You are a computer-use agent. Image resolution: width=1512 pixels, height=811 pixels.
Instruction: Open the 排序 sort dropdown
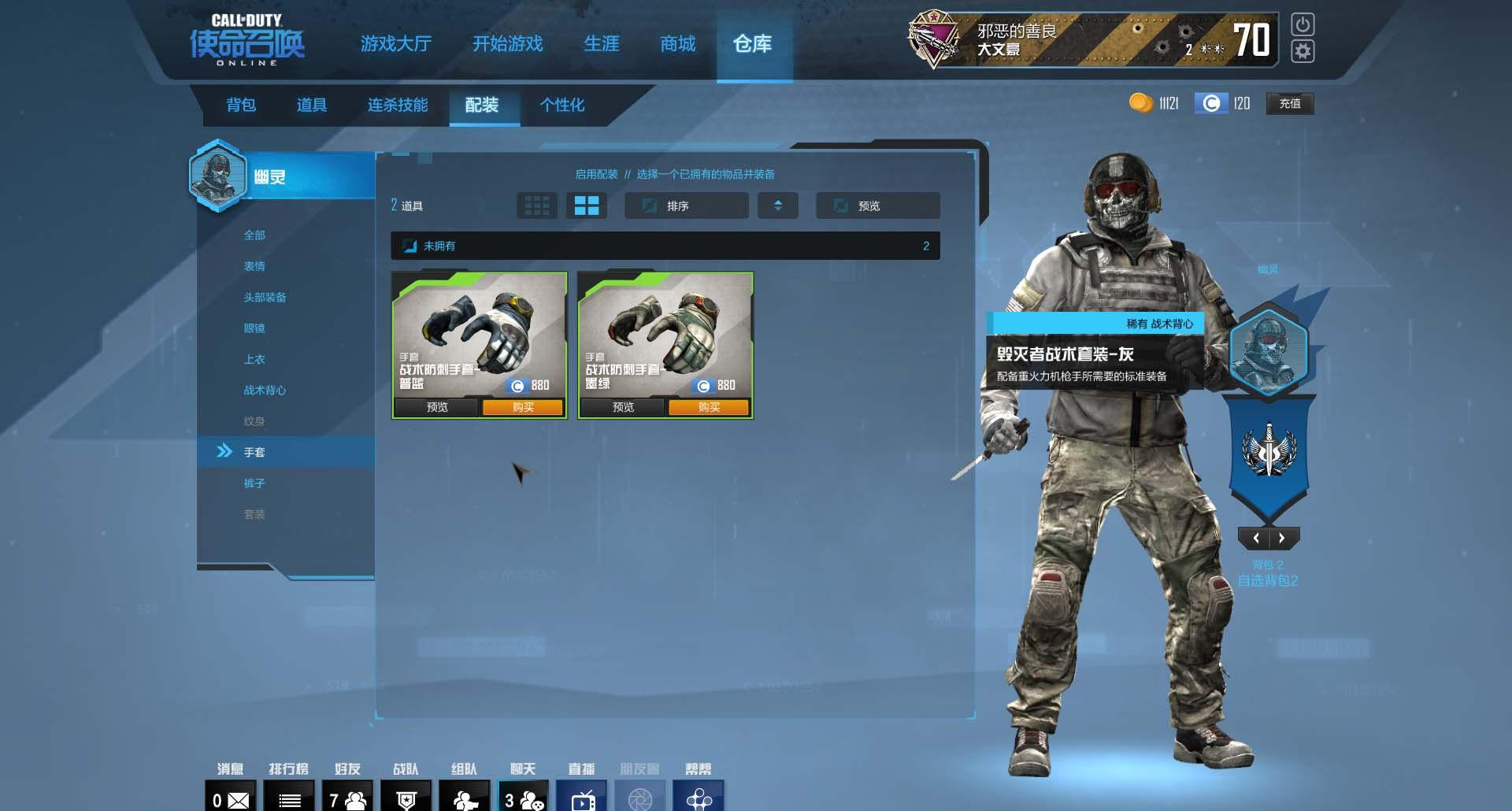pos(686,206)
